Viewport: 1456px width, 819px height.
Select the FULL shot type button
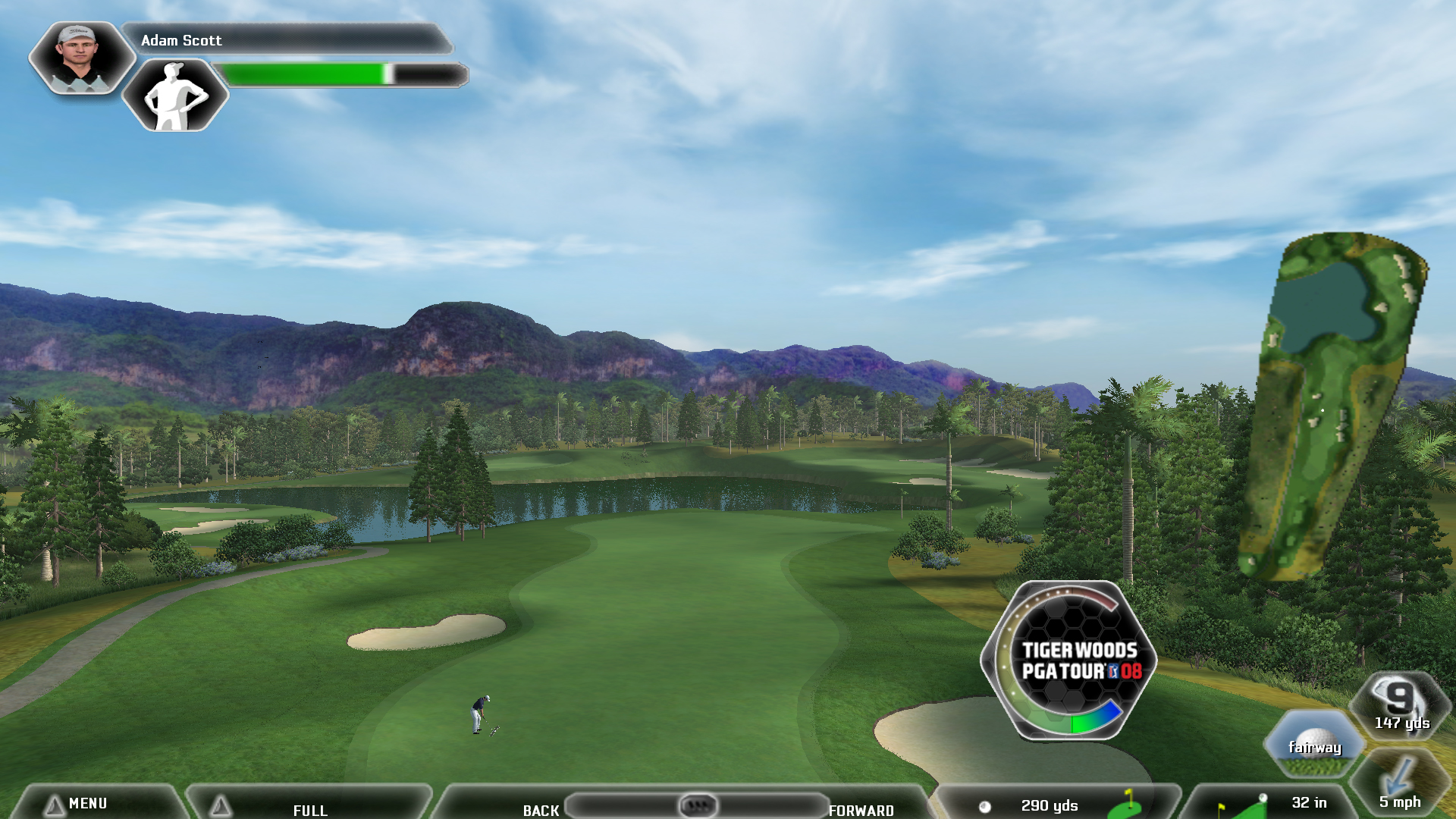tap(310, 809)
